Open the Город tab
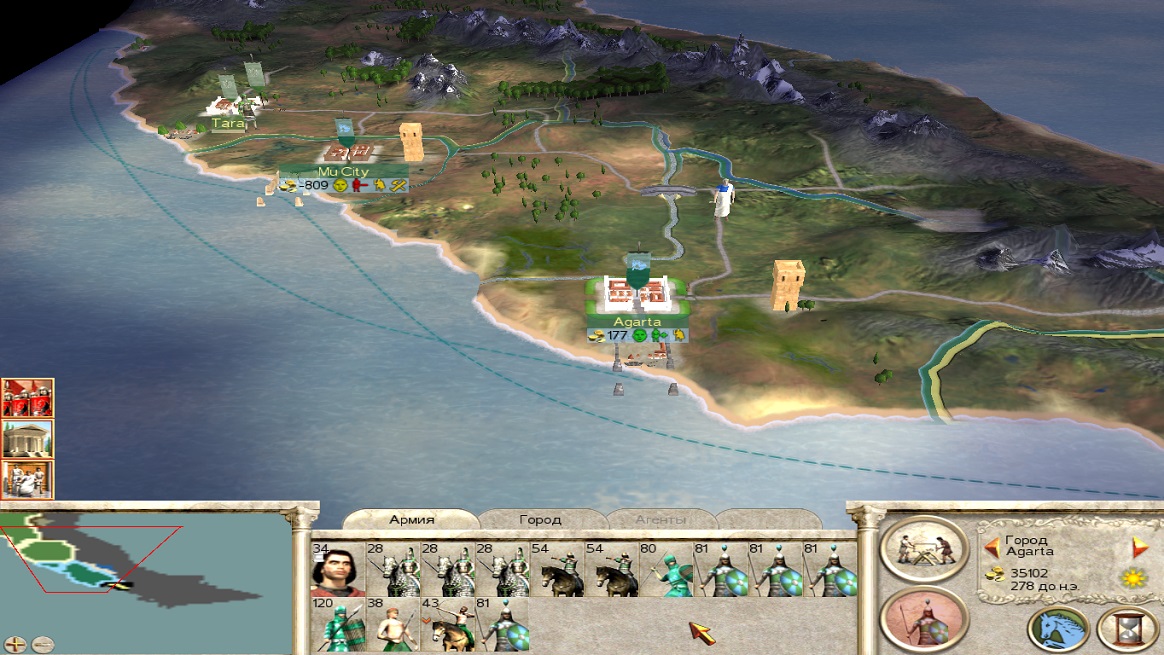 (x=540, y=520)
